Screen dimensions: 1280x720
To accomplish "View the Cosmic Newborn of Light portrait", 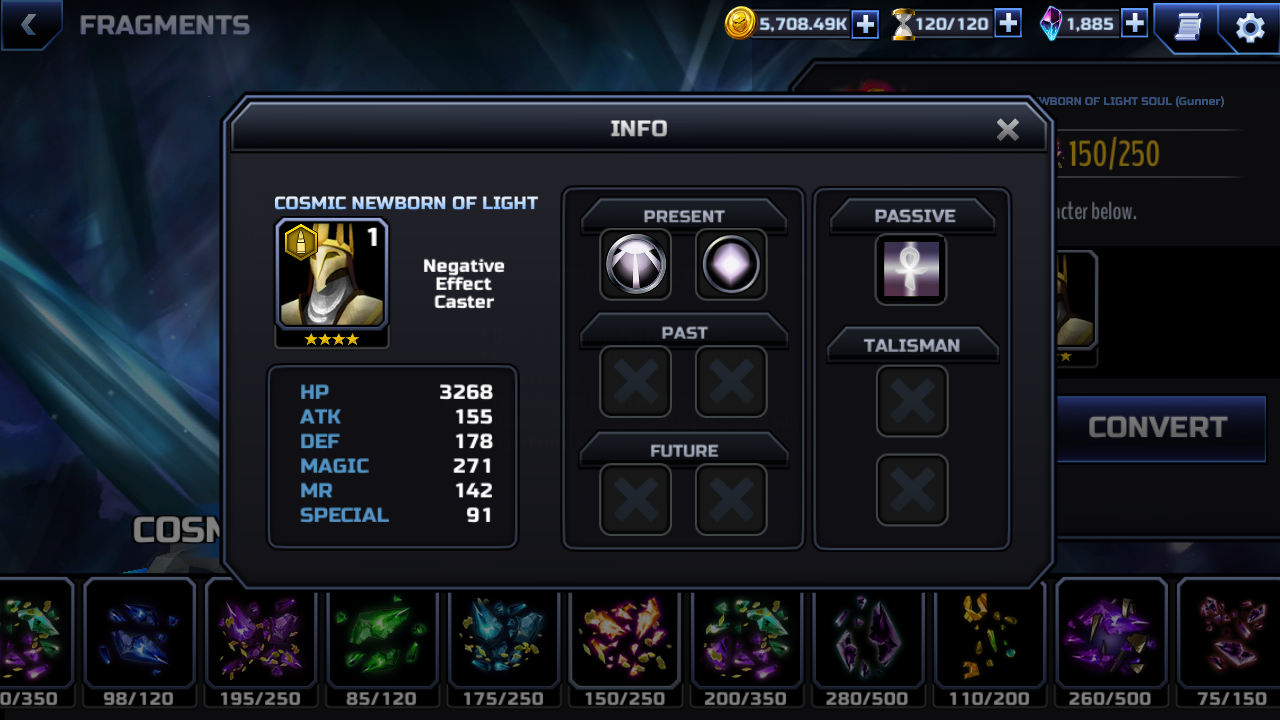I will pyautogui.click(x=332, y=275).
